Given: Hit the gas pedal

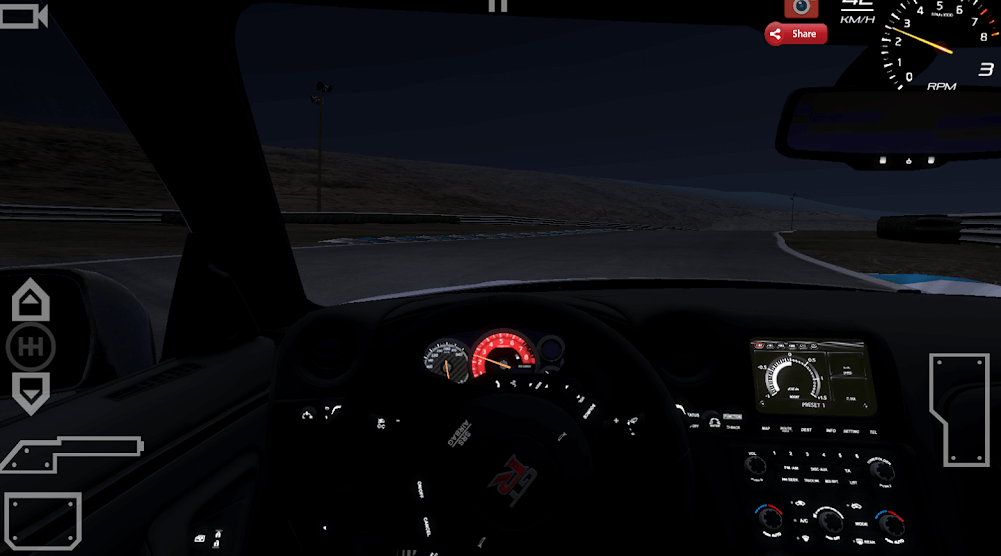Looking at the screenshot, I should (958, 409).
